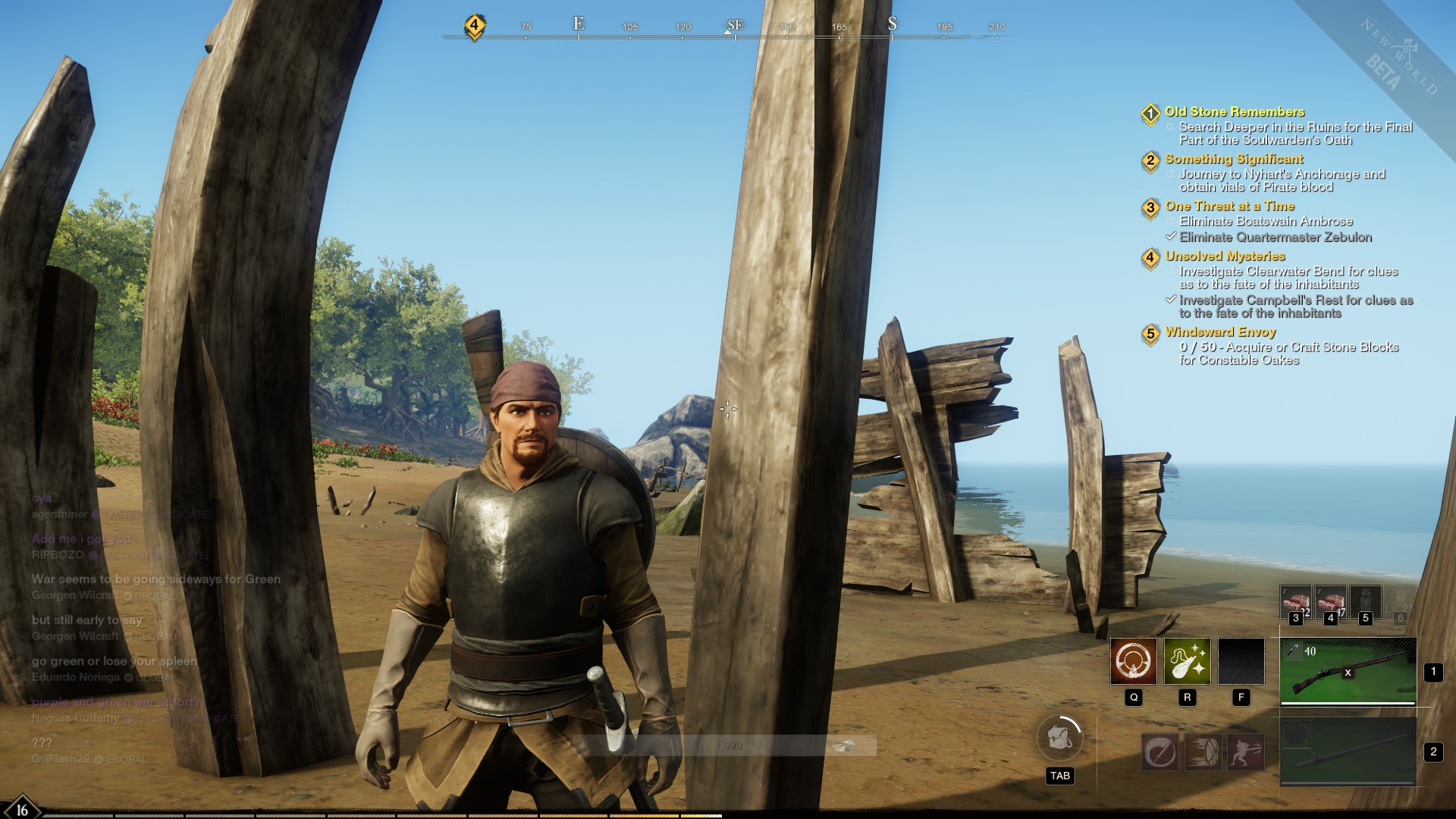The width and height of the screenshot is (1456, 819).
Task: Trigger the shield rush ability
Action: [x=1203, y=752]
